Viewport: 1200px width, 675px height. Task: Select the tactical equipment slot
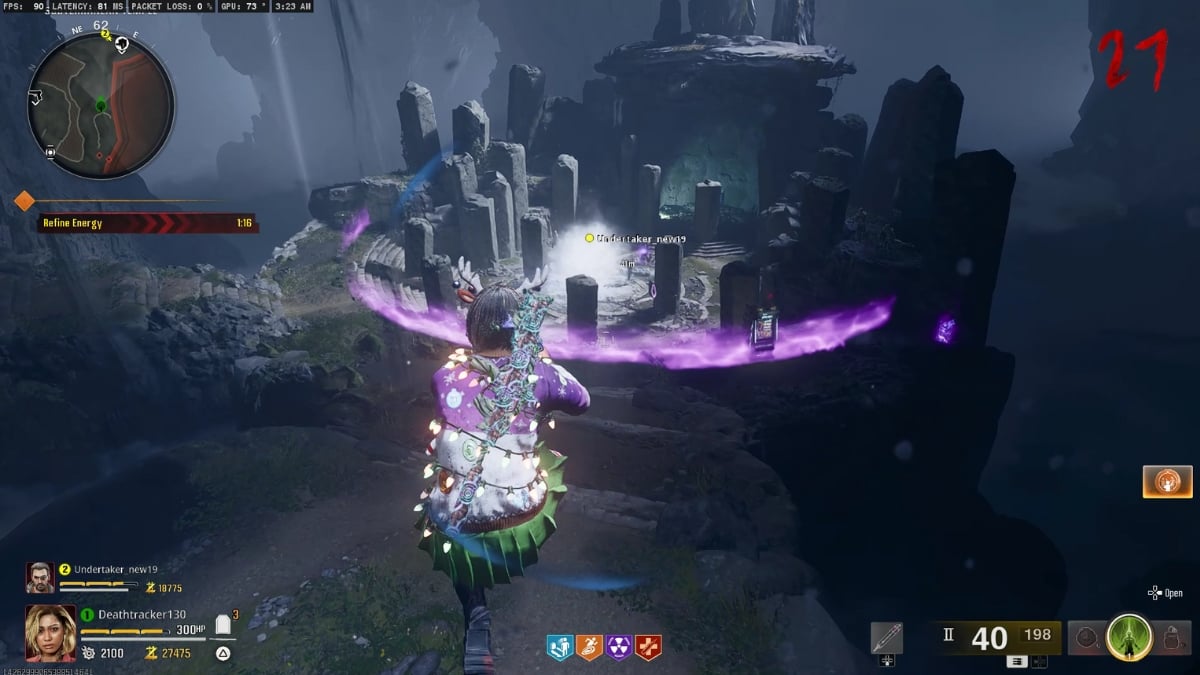tap(1085, 638)
